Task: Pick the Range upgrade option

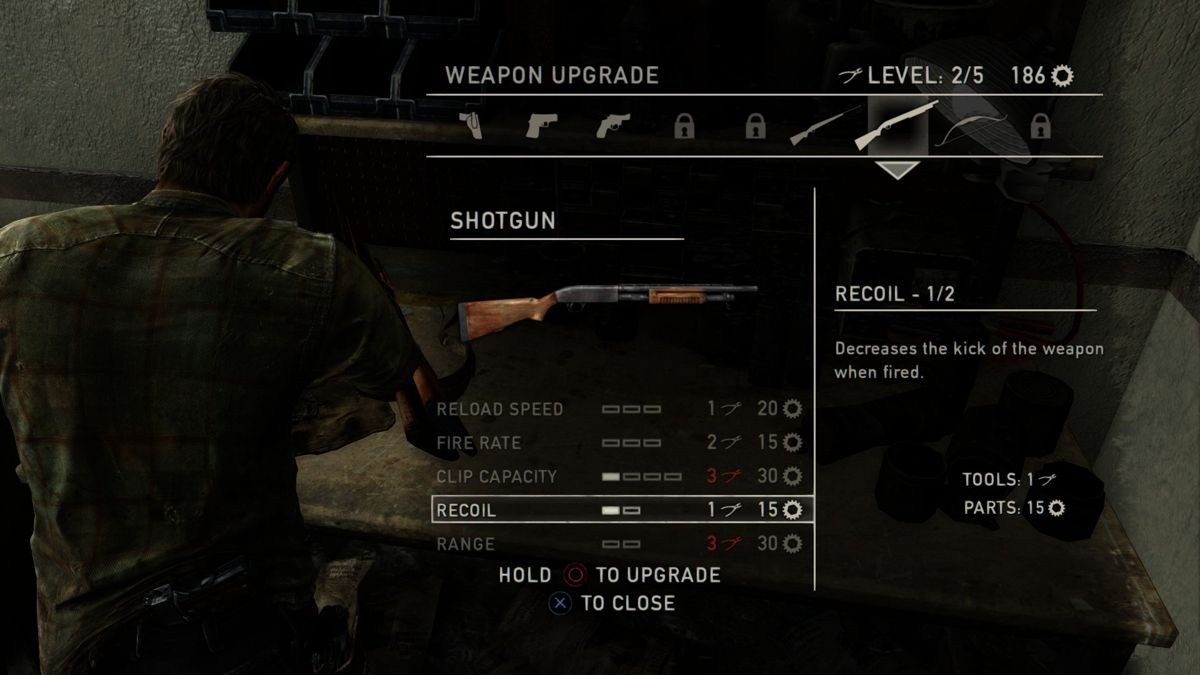Action: [620, 544]
